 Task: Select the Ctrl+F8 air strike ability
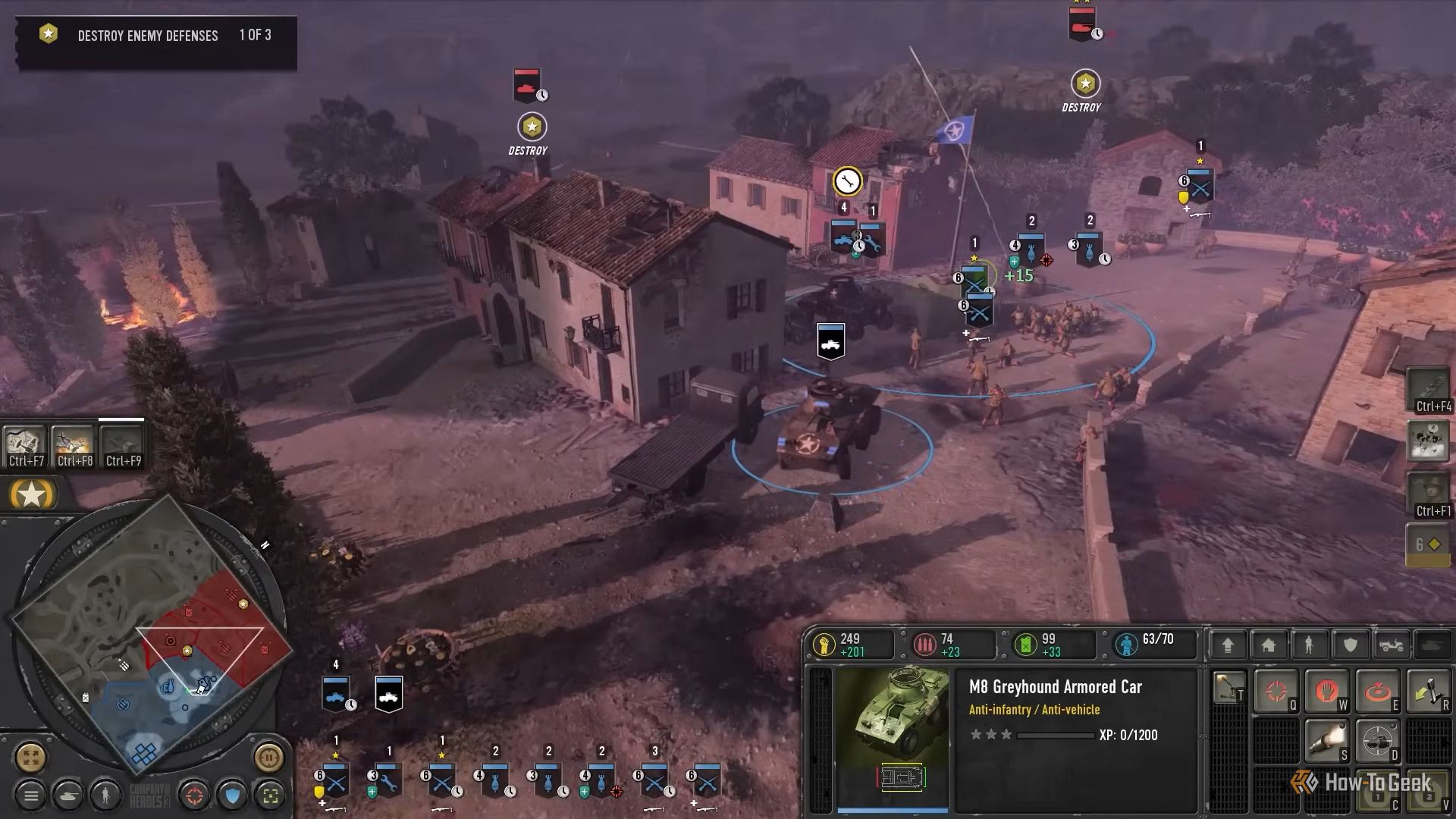click(74, 445)
